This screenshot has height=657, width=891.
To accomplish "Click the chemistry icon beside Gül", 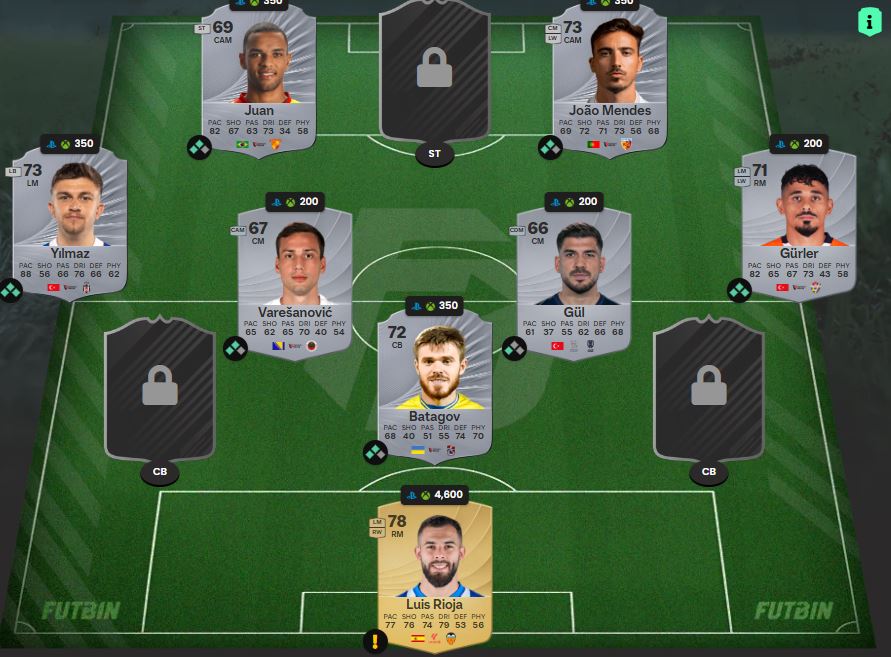I will pyautogui.click(x=514, y=349).
